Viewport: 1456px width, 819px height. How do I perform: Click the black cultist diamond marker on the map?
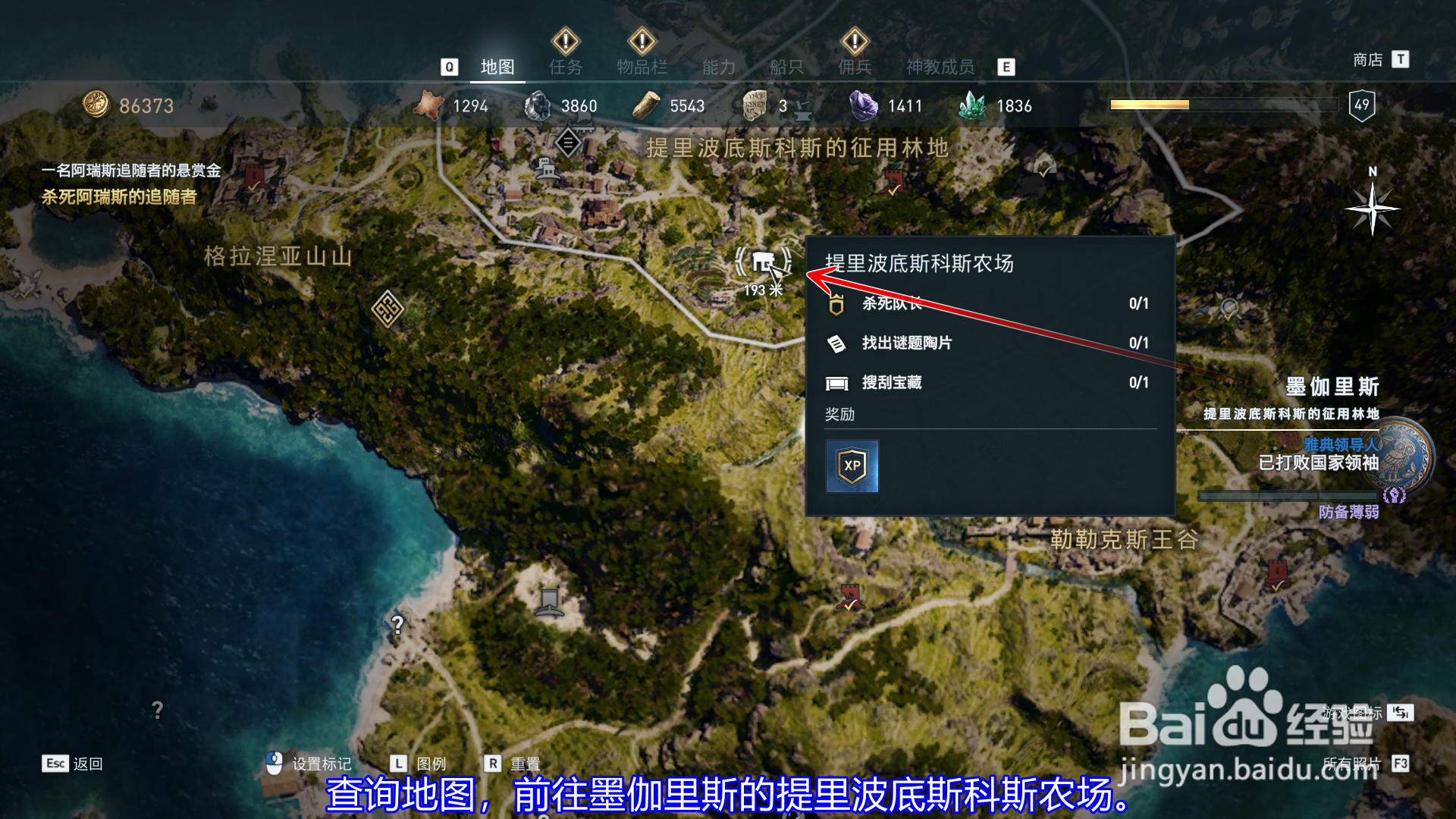coord(567,142)
